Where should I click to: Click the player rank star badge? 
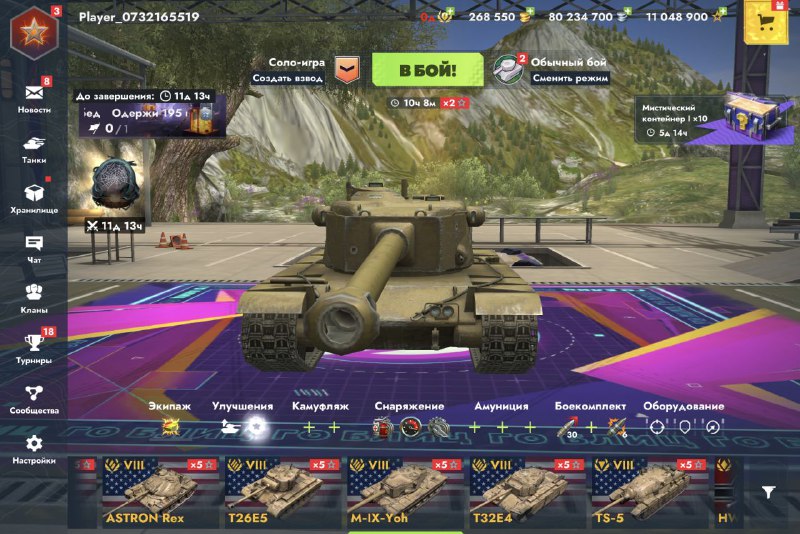tap(34, 31)
